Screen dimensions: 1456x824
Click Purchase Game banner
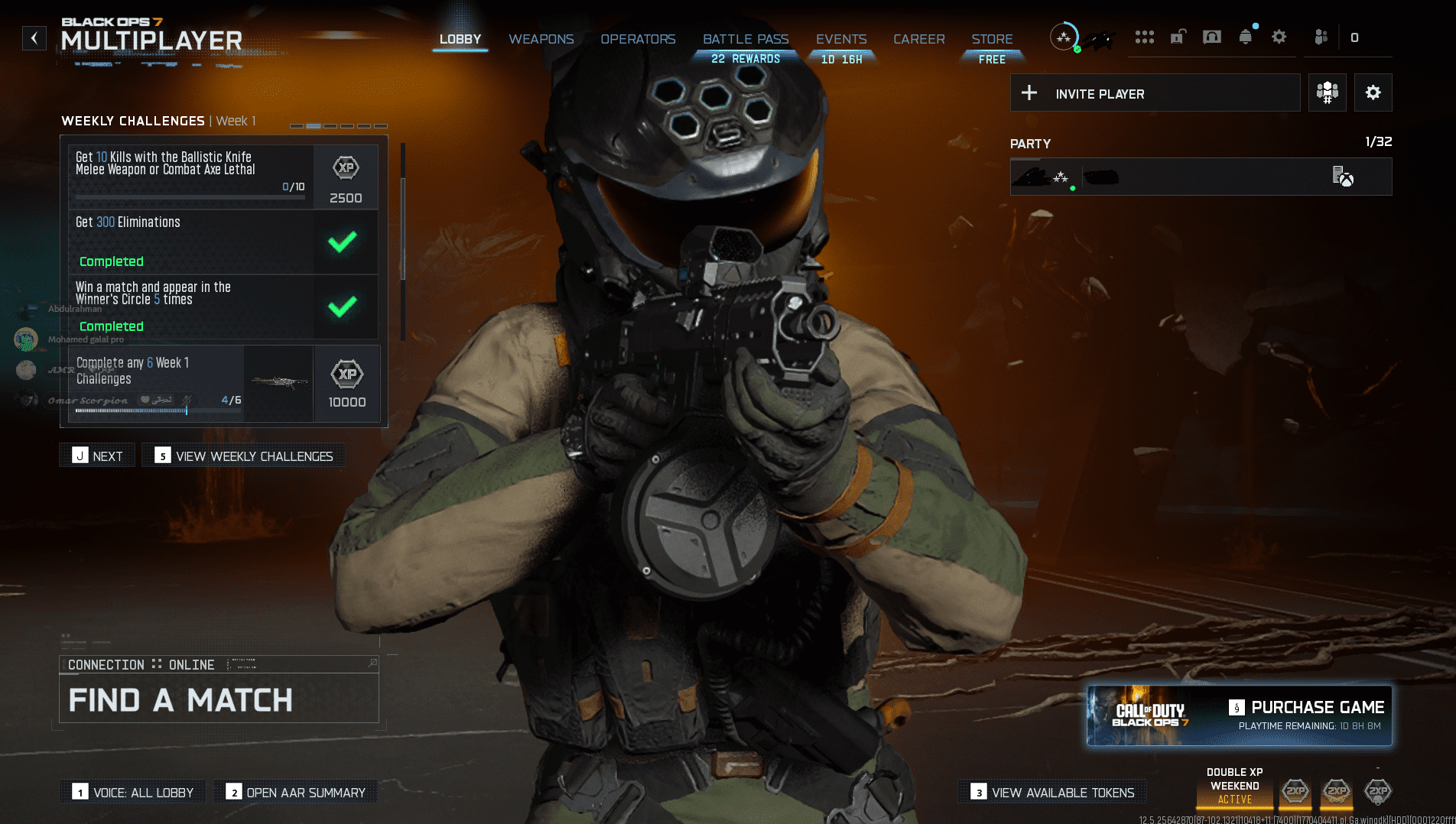[1240, 715]
